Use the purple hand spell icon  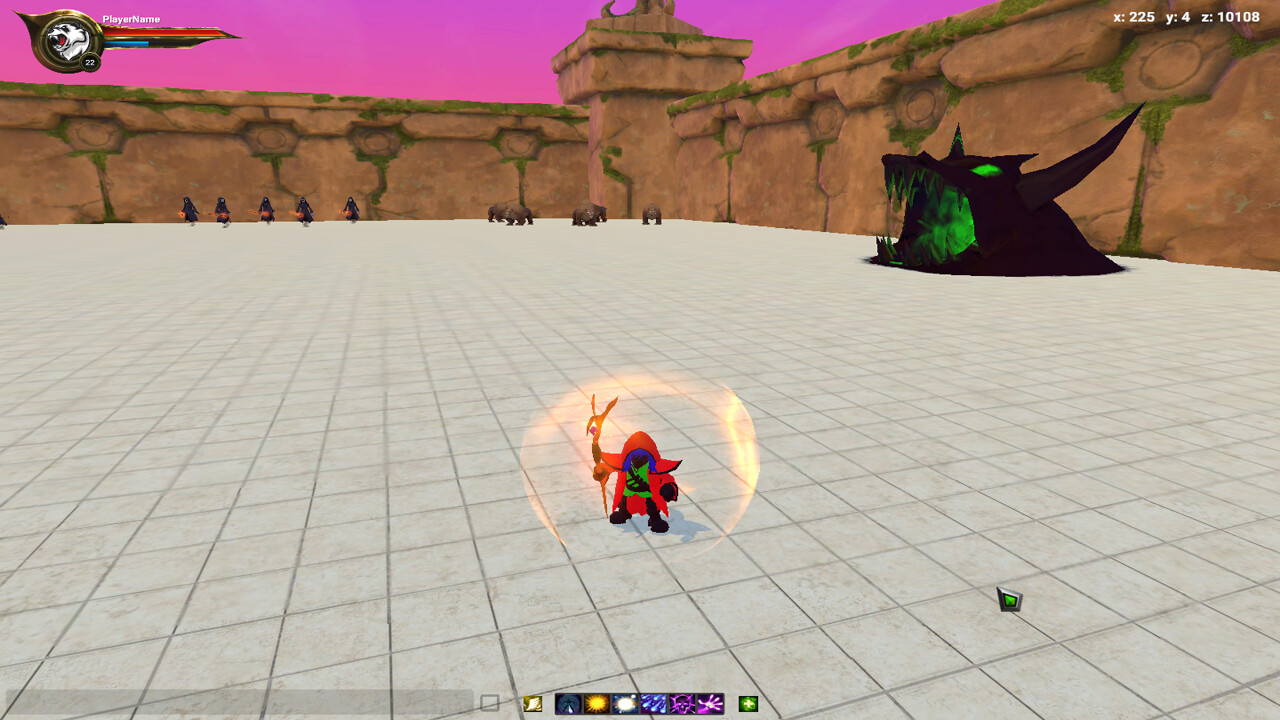(709, 703)
